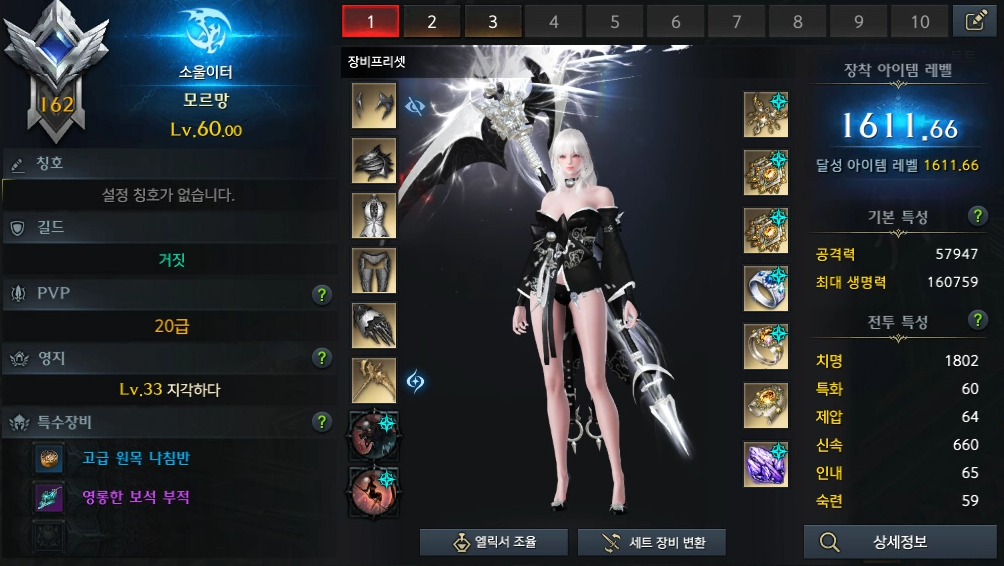This screenshot has width=1004, height=566.
Task: Click the purple ability stone slot
Action: pyautogui.click(x=766, y=464)
